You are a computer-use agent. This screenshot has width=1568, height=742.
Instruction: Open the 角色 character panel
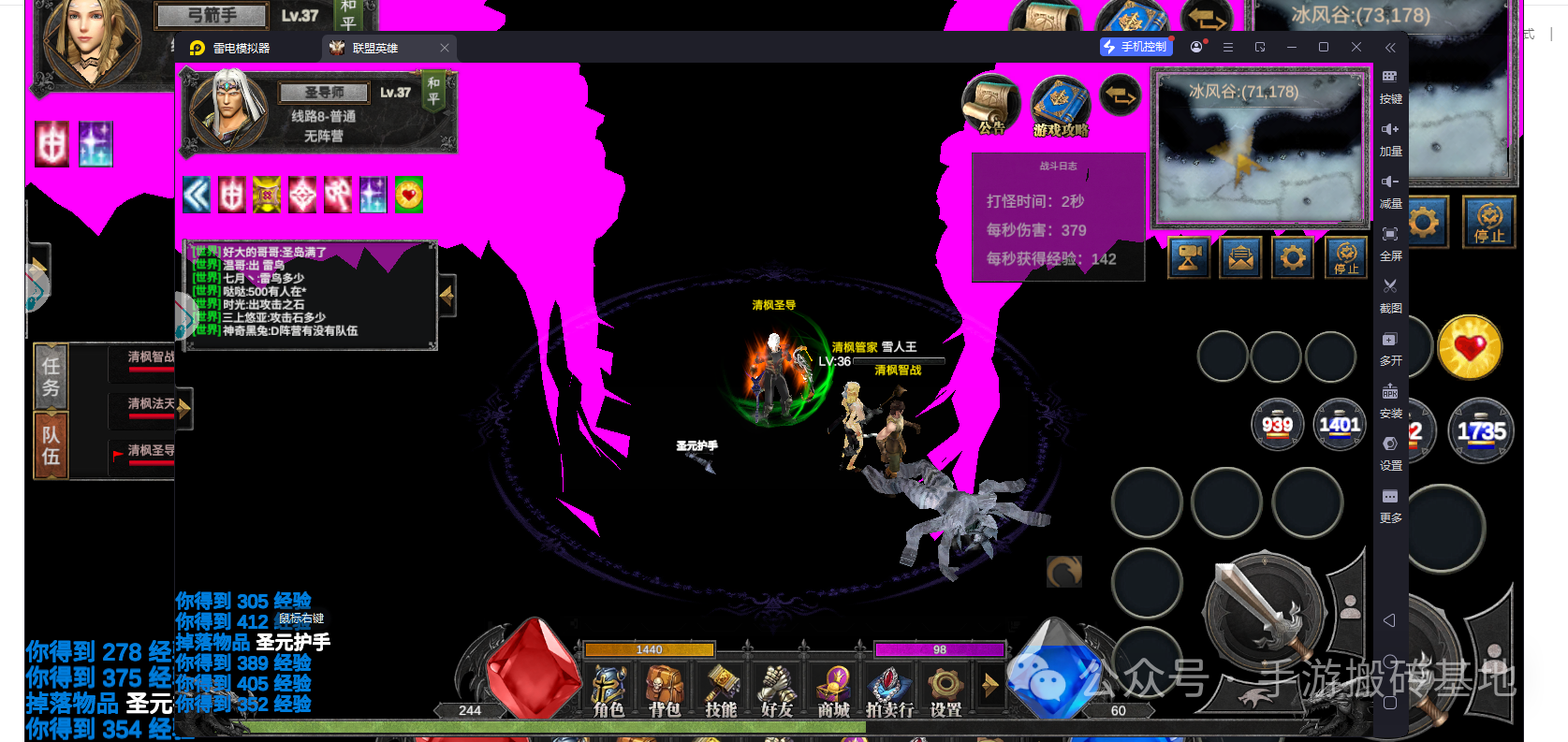pyautogui.click(x=608, y=691)
